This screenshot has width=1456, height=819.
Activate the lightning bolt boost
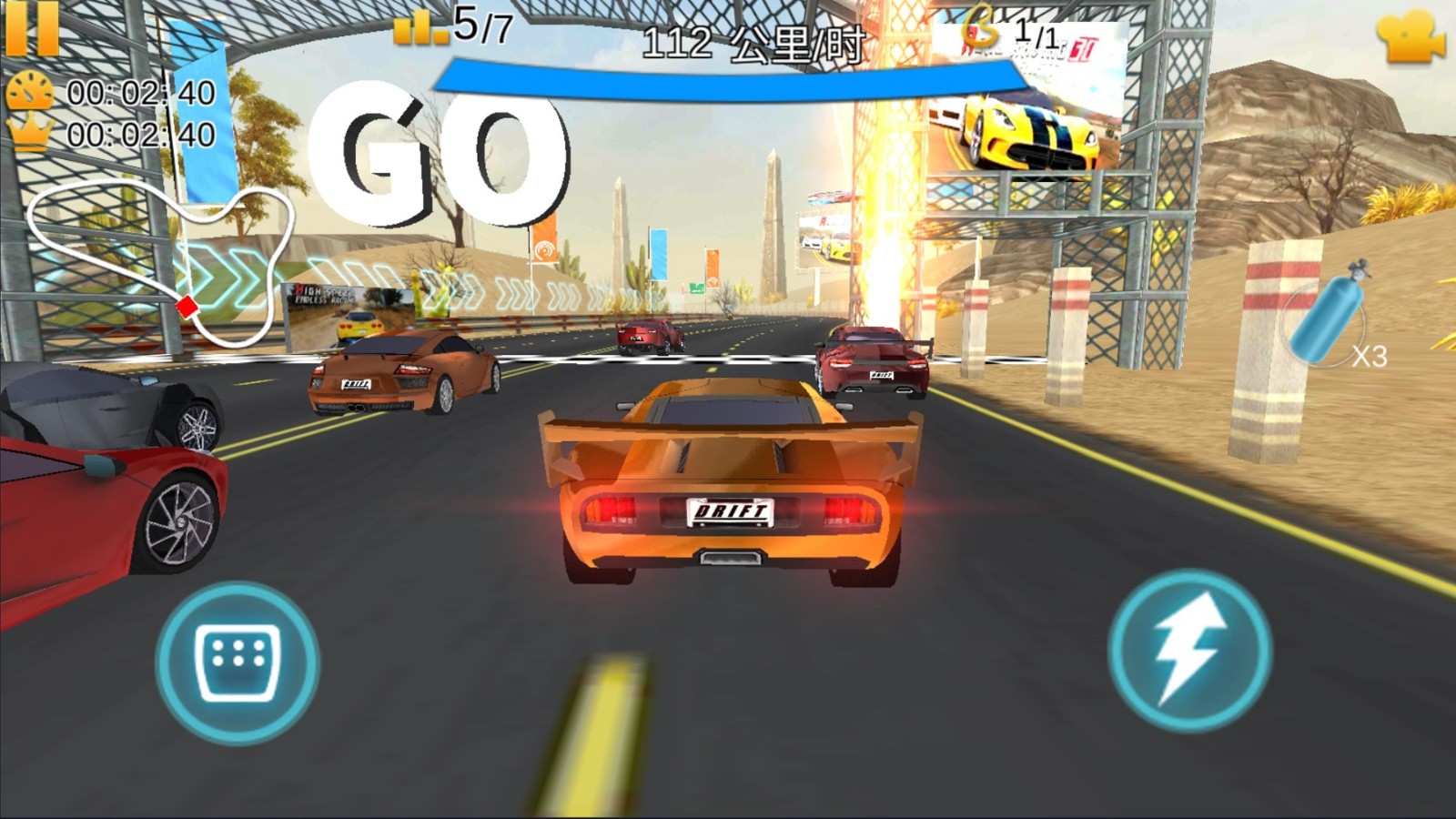[1189, 650]
